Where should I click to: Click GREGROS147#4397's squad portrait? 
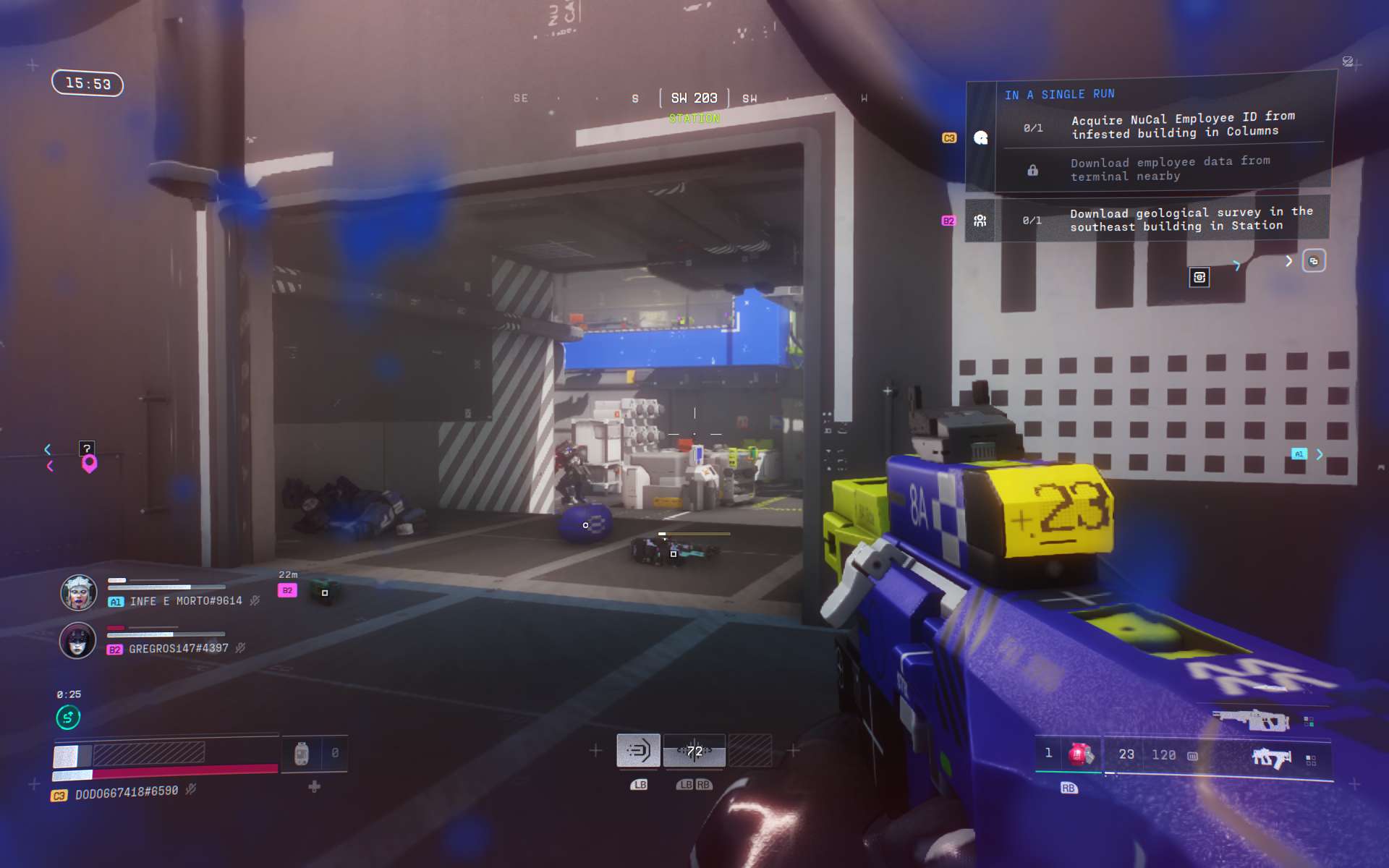[77, 641]
